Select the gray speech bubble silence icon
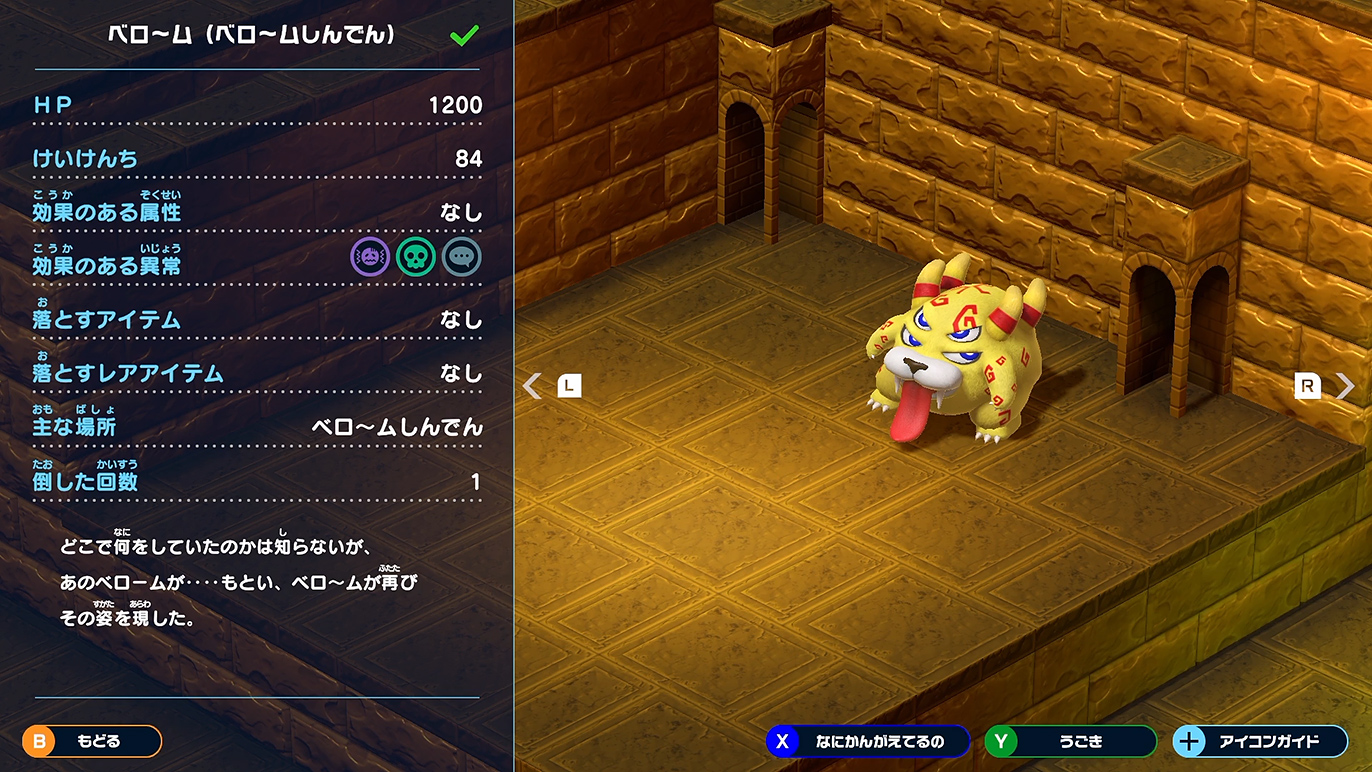Viewport: 1372px width, 772px height. [x=462, y=257]
